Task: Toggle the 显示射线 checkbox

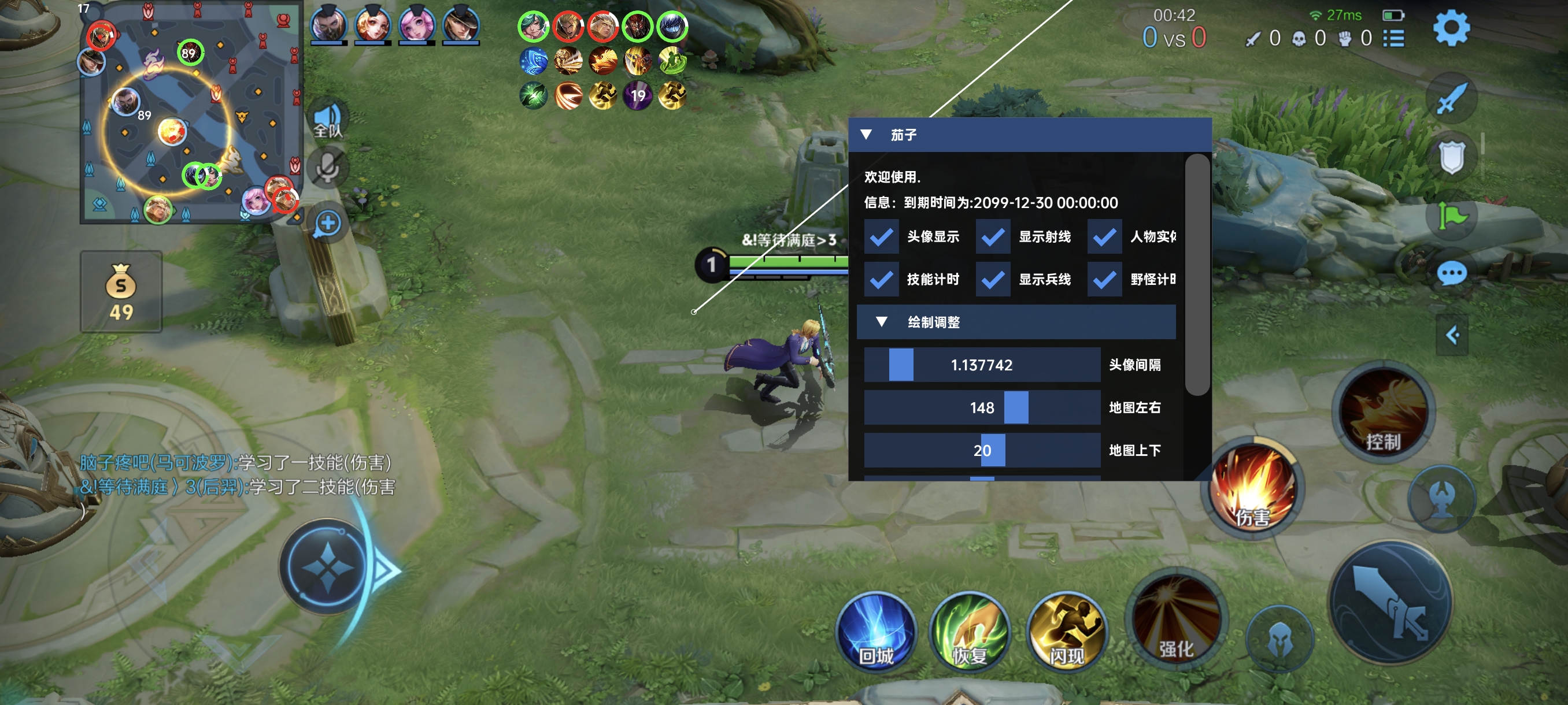Action: click(x=992, y=236)
